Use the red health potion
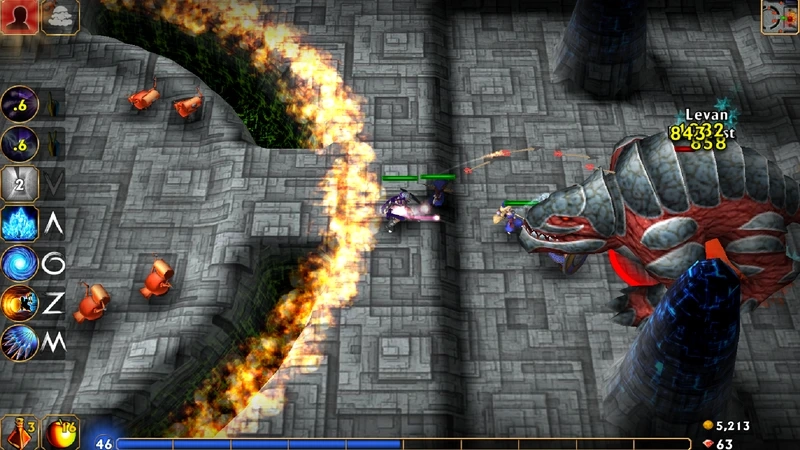The width and height of the screenshot is (800, 450). pos(19,433)
